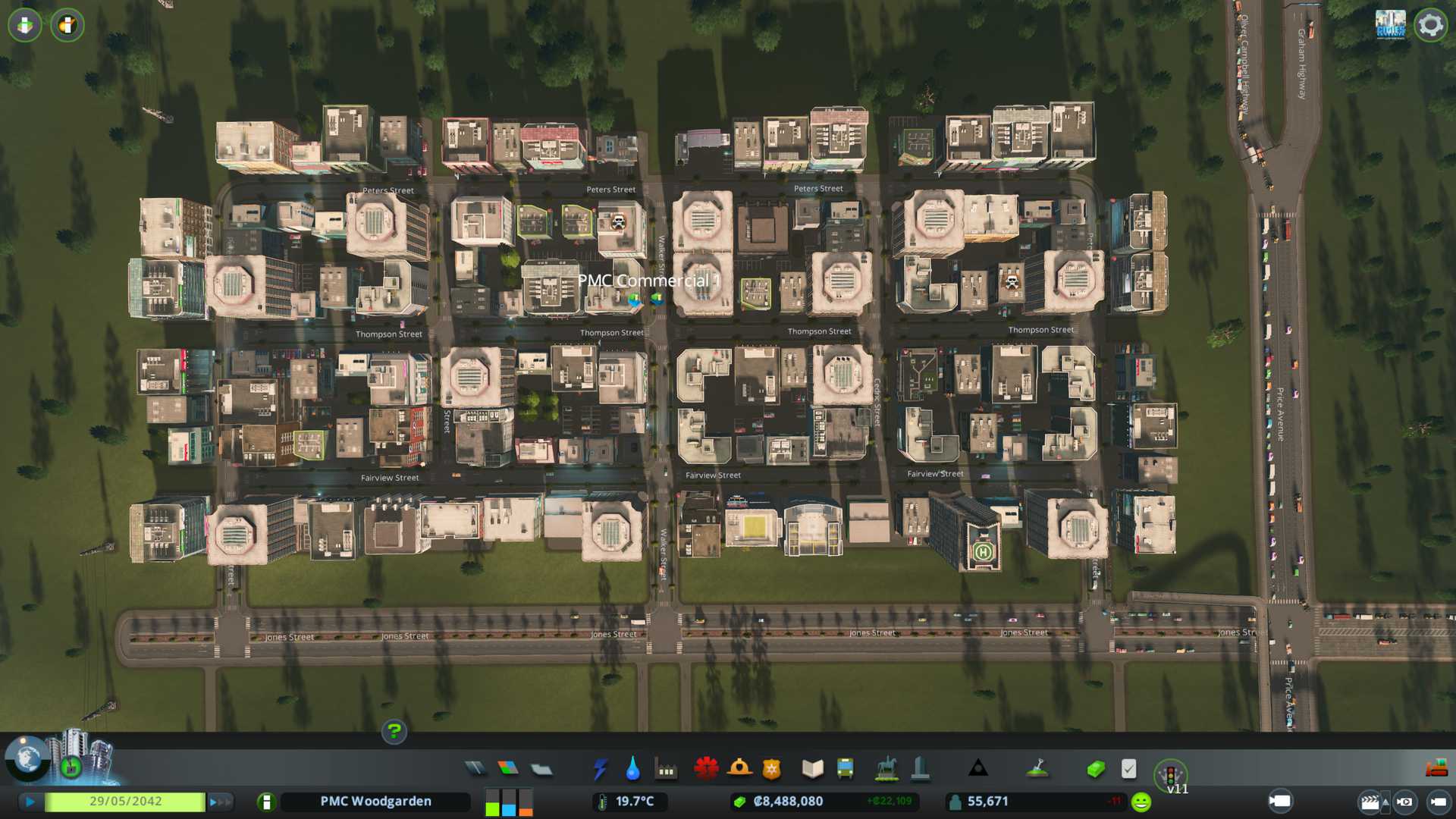The image size is (1456, 819).
Task: Open the City Policies checkmark panel
Action: tap(1128, 769)
